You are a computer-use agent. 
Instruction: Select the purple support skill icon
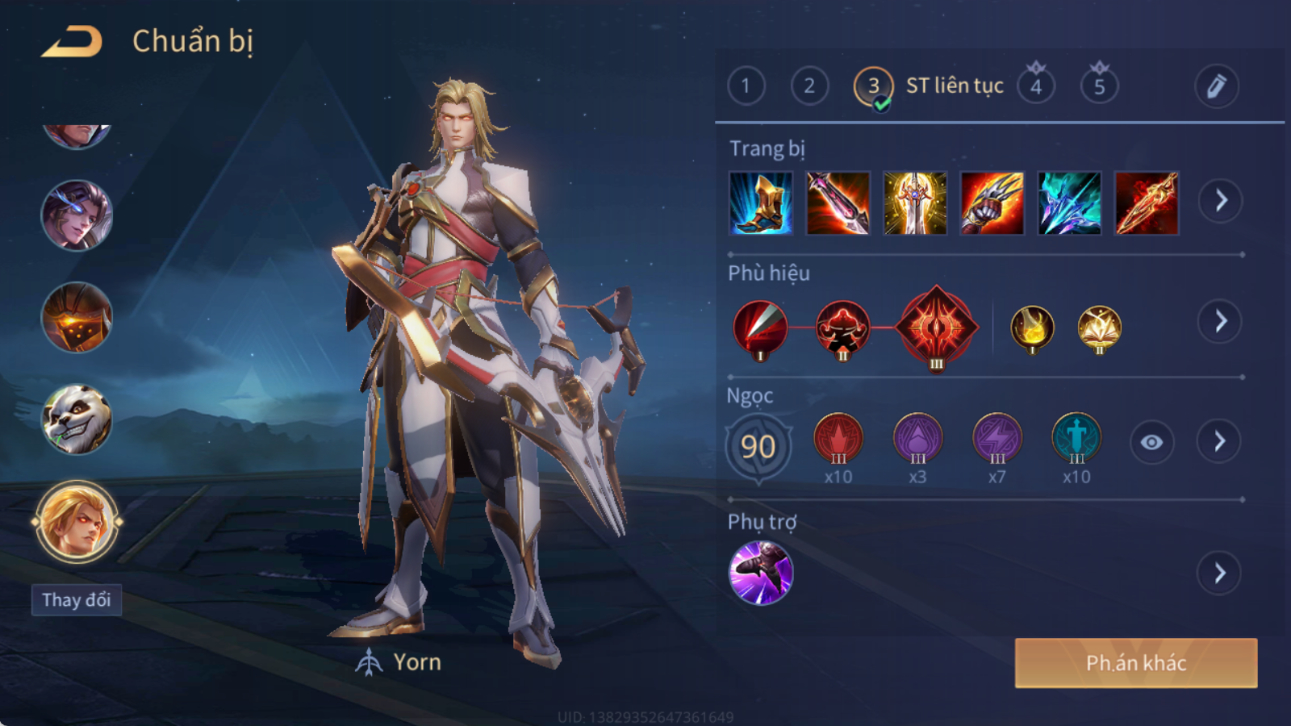(x=761, y=573)
